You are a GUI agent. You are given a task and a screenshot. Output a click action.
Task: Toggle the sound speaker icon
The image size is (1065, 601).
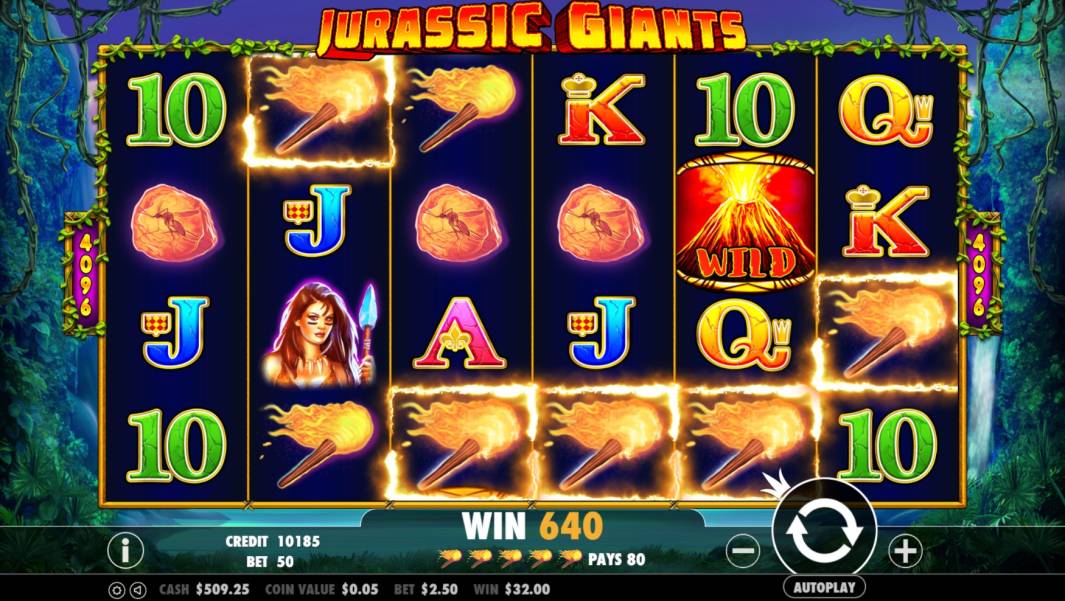click(x=138, y=590)
